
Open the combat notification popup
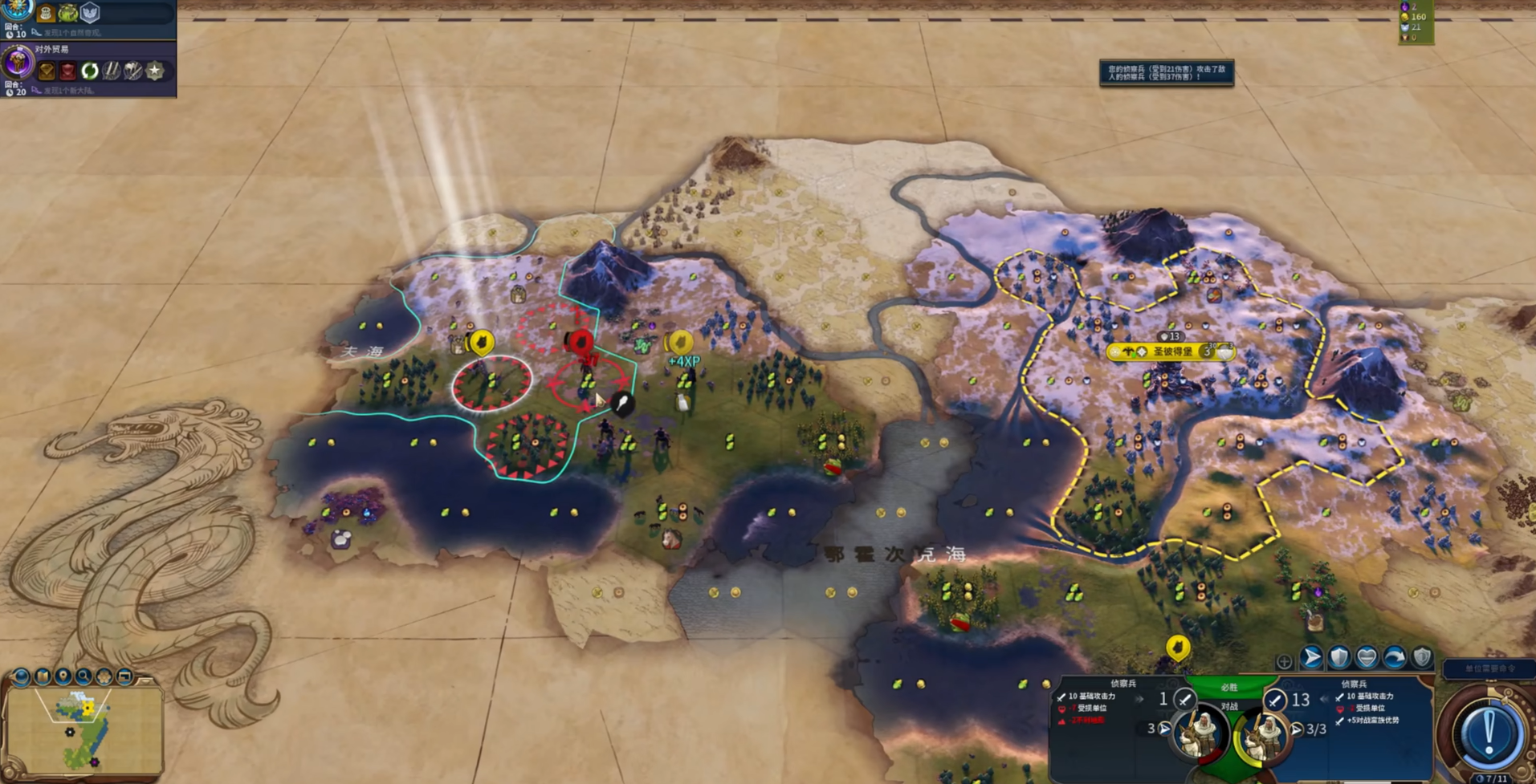point(1166,73)
